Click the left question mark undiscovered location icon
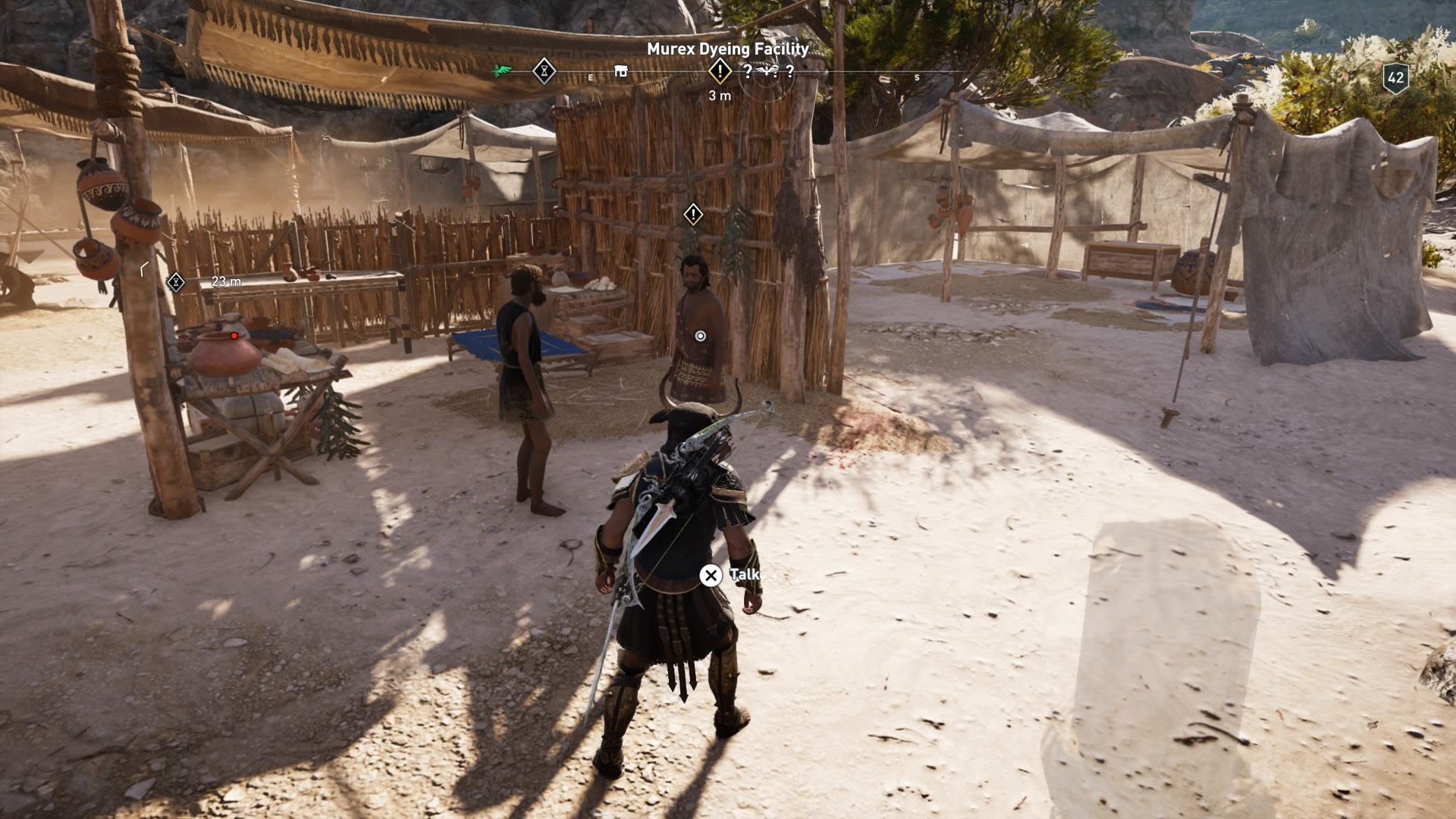The height and width of the screenshot is (819, 1456). pyautogui.click(x=748, y=72)
